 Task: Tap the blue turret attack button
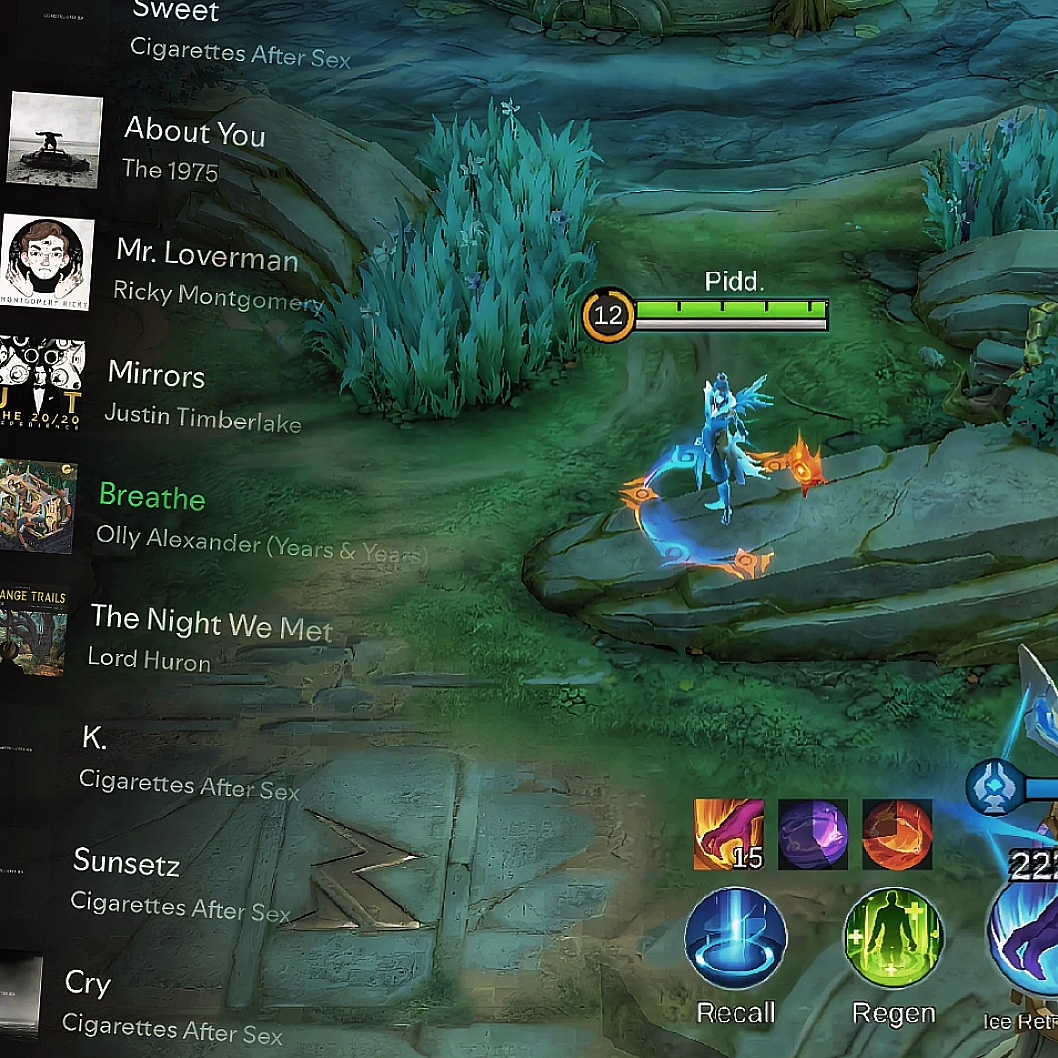[x=993, y=789]
